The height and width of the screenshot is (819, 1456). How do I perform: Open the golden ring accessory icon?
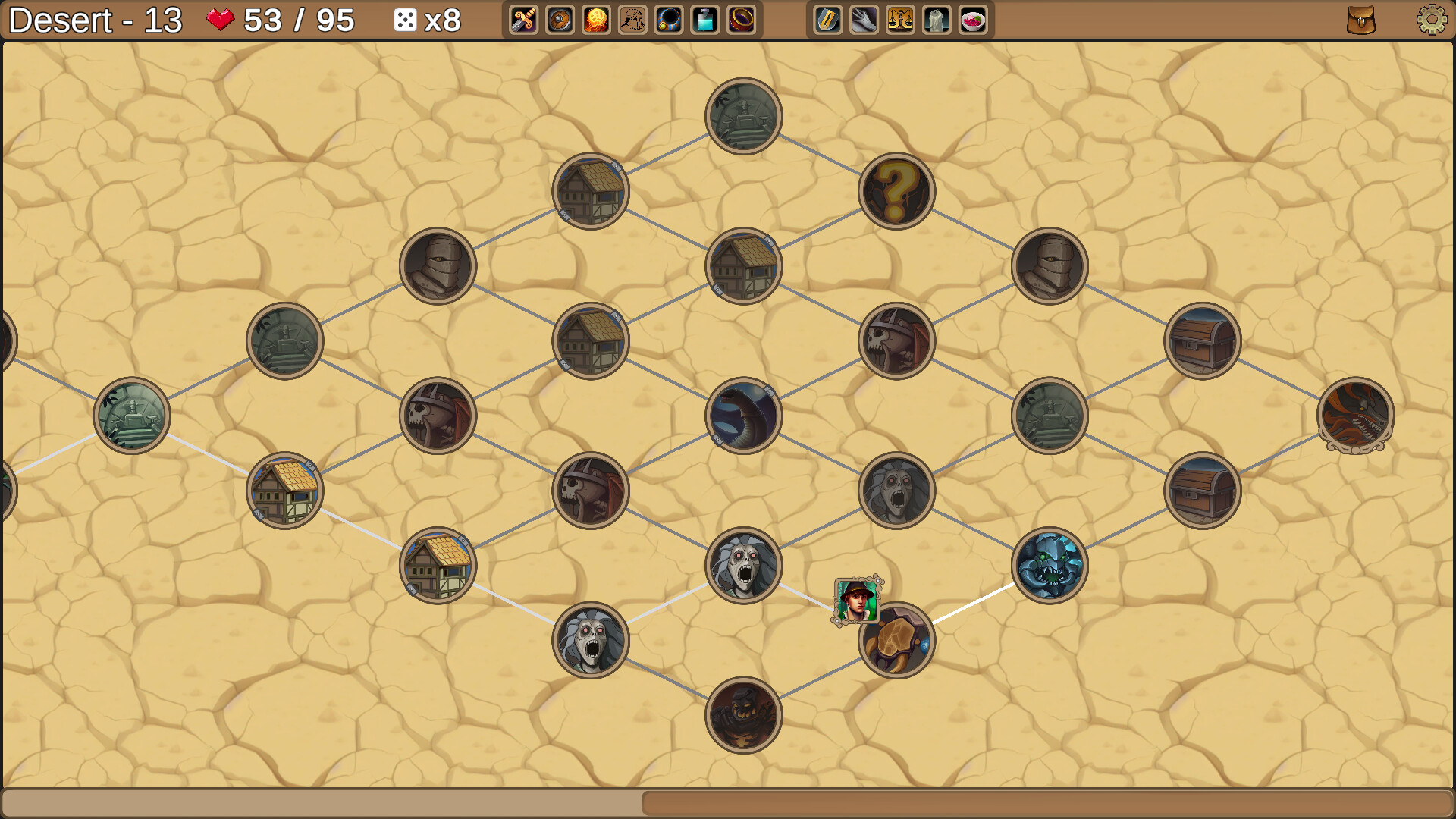coord(742,20)
